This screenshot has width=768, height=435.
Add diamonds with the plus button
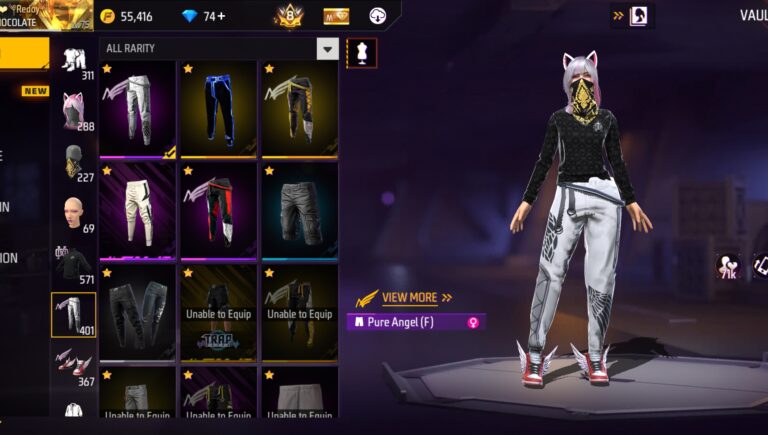point(220,16)
